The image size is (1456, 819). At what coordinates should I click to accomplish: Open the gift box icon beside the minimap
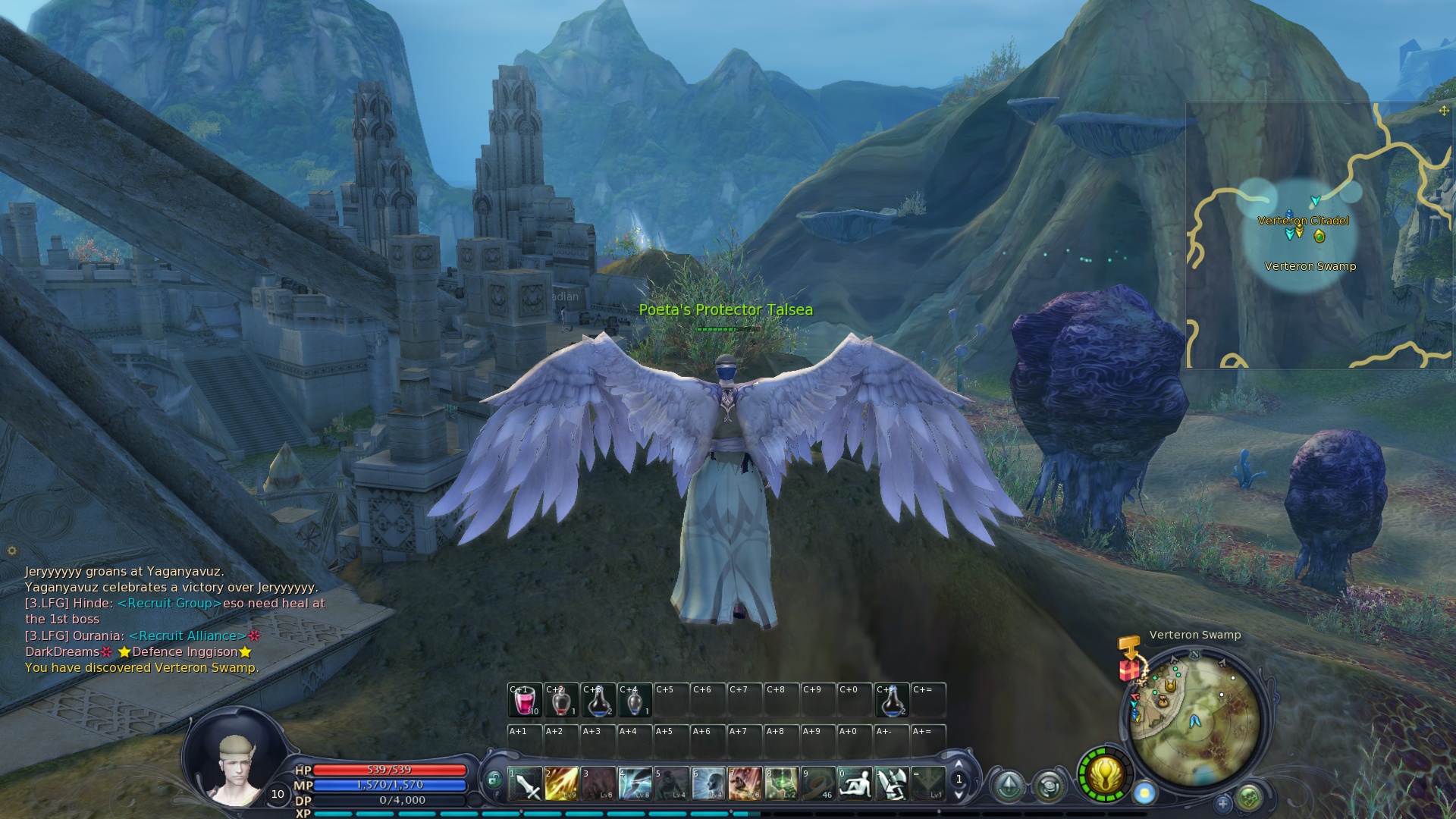pyautogui.click(x=1129, y=670)
